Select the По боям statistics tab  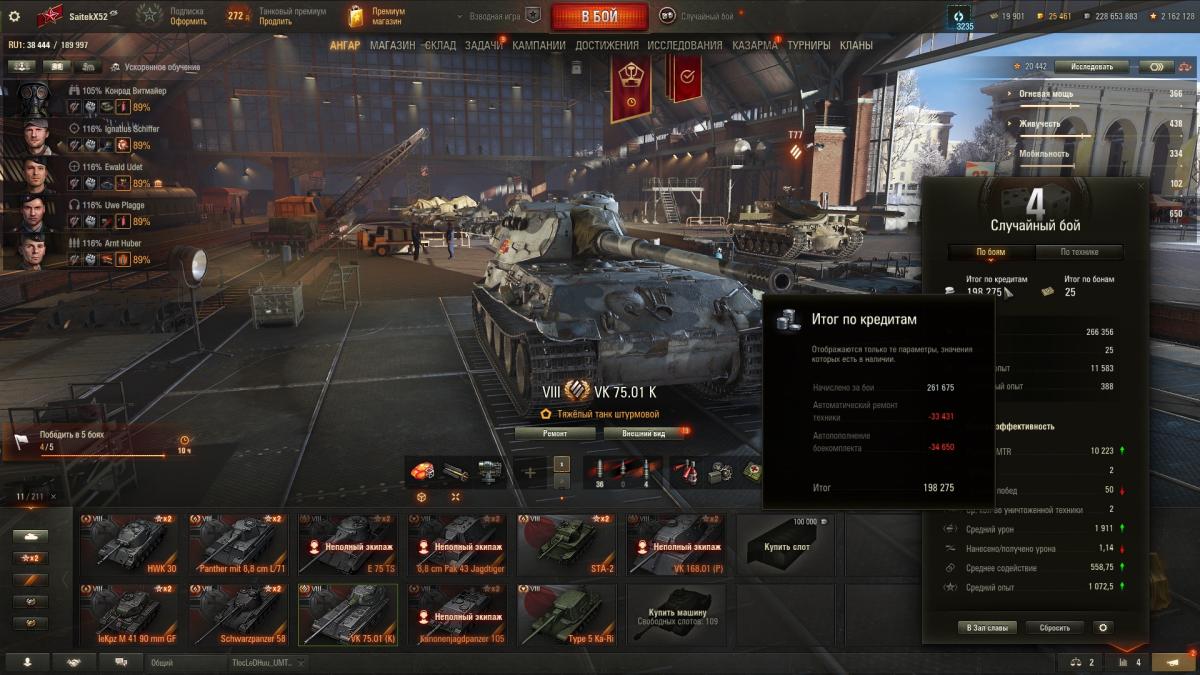[x=990, y=252]
